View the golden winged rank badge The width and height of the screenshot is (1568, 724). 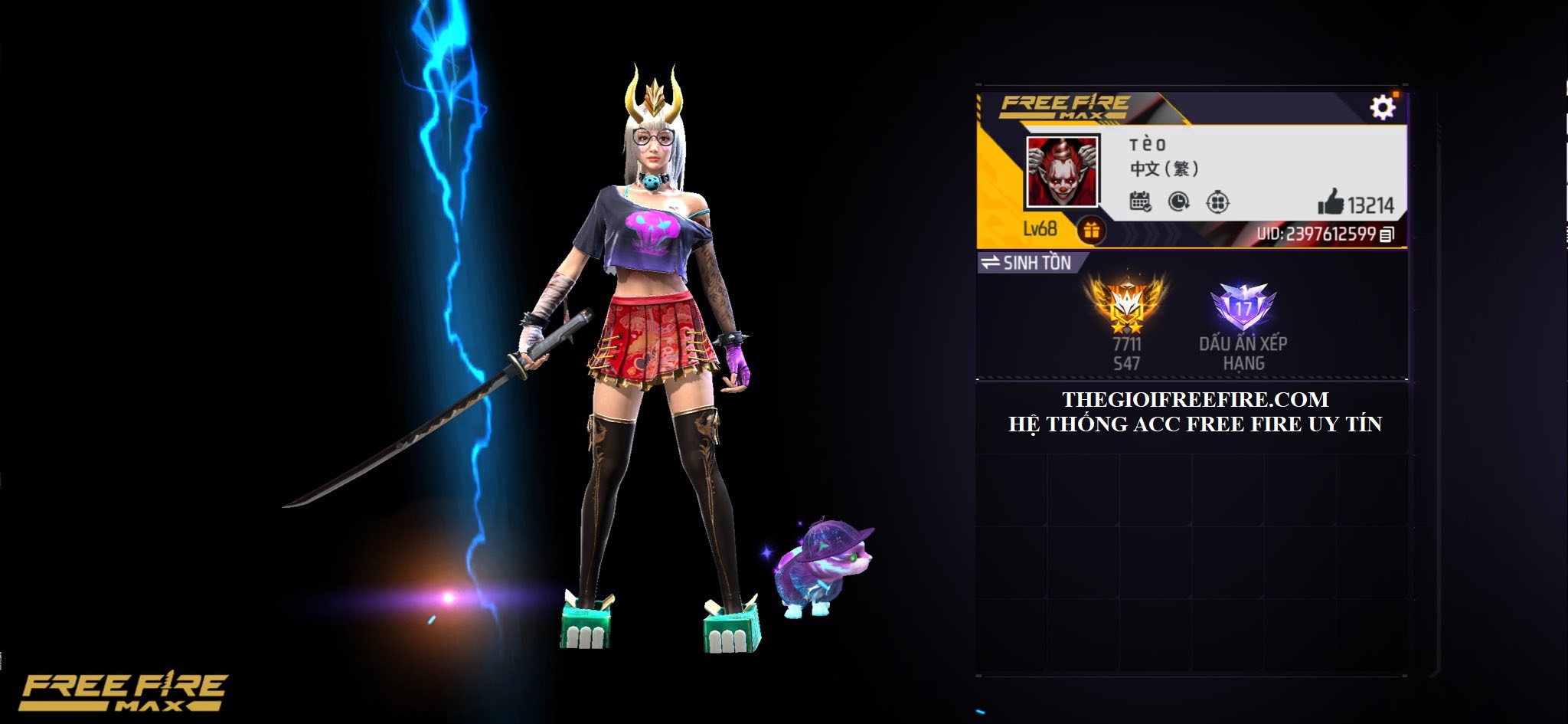pyautogui.click(x=1127, y=304)
